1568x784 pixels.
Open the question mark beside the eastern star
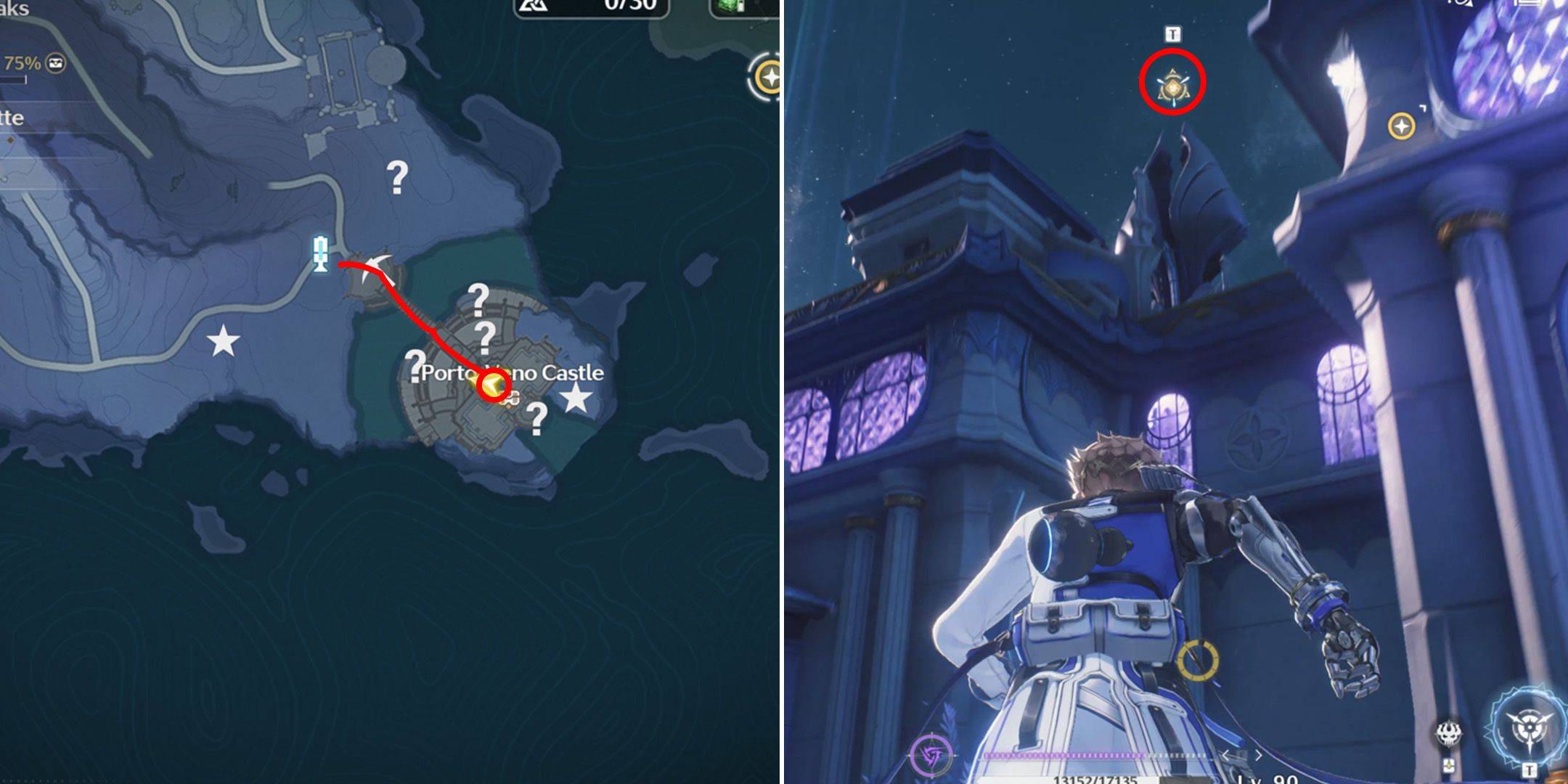536,418
